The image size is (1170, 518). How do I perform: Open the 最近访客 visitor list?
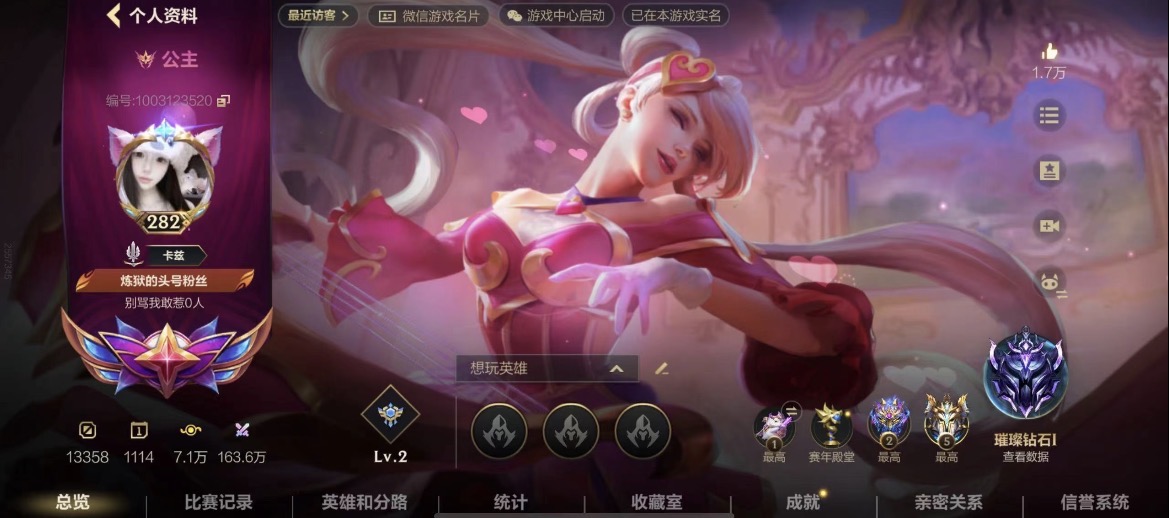(318, 16)
